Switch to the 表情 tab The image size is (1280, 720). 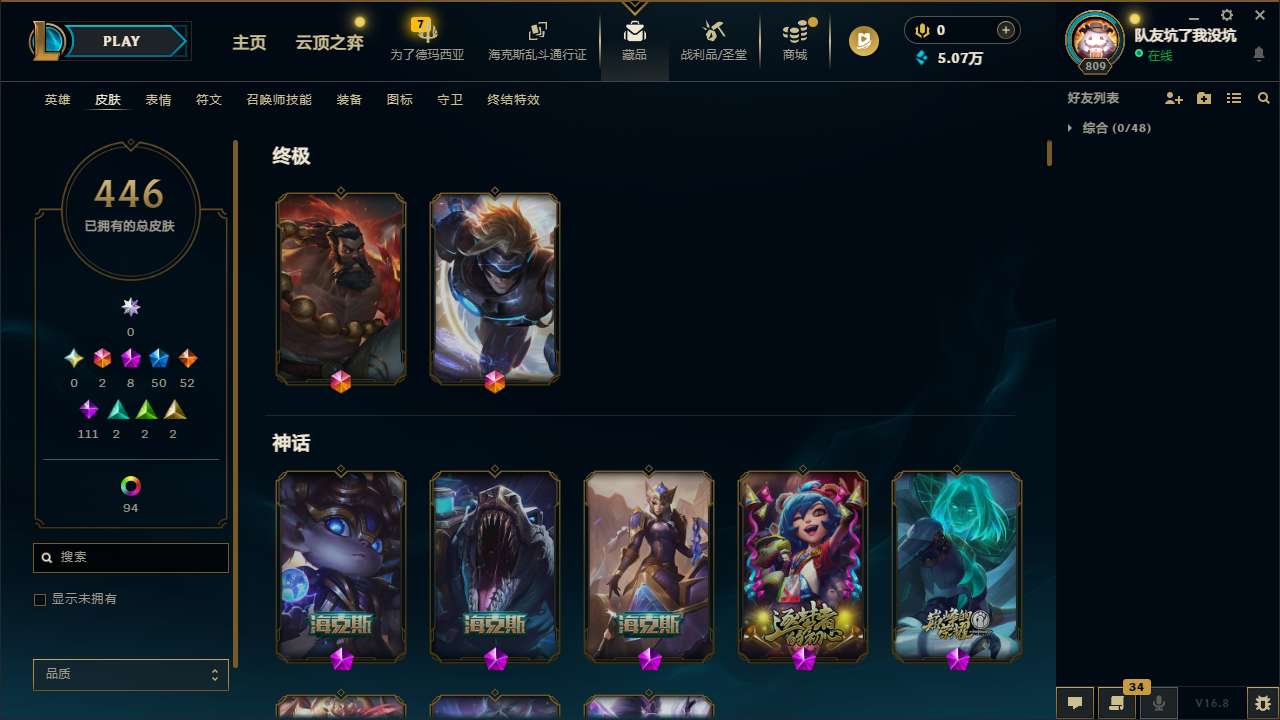[157, 99]
